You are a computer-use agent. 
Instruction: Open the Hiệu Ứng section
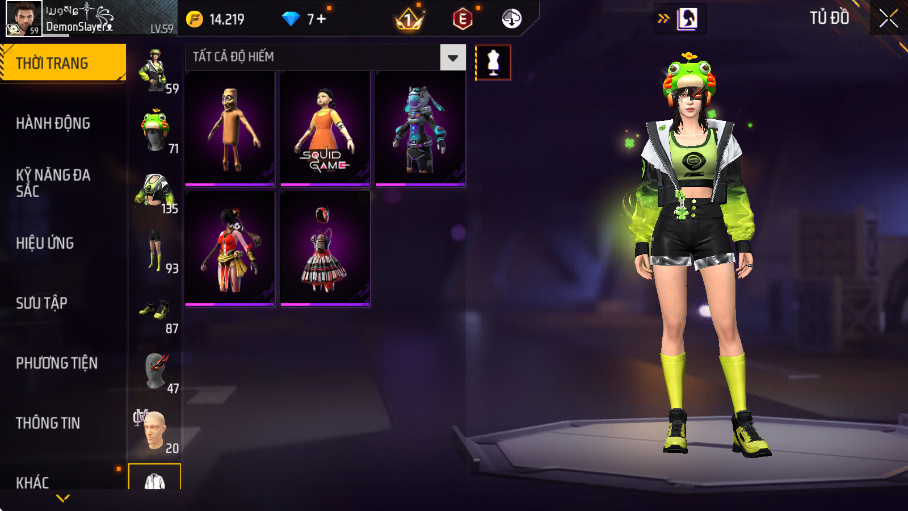click(x=62, y=243)
